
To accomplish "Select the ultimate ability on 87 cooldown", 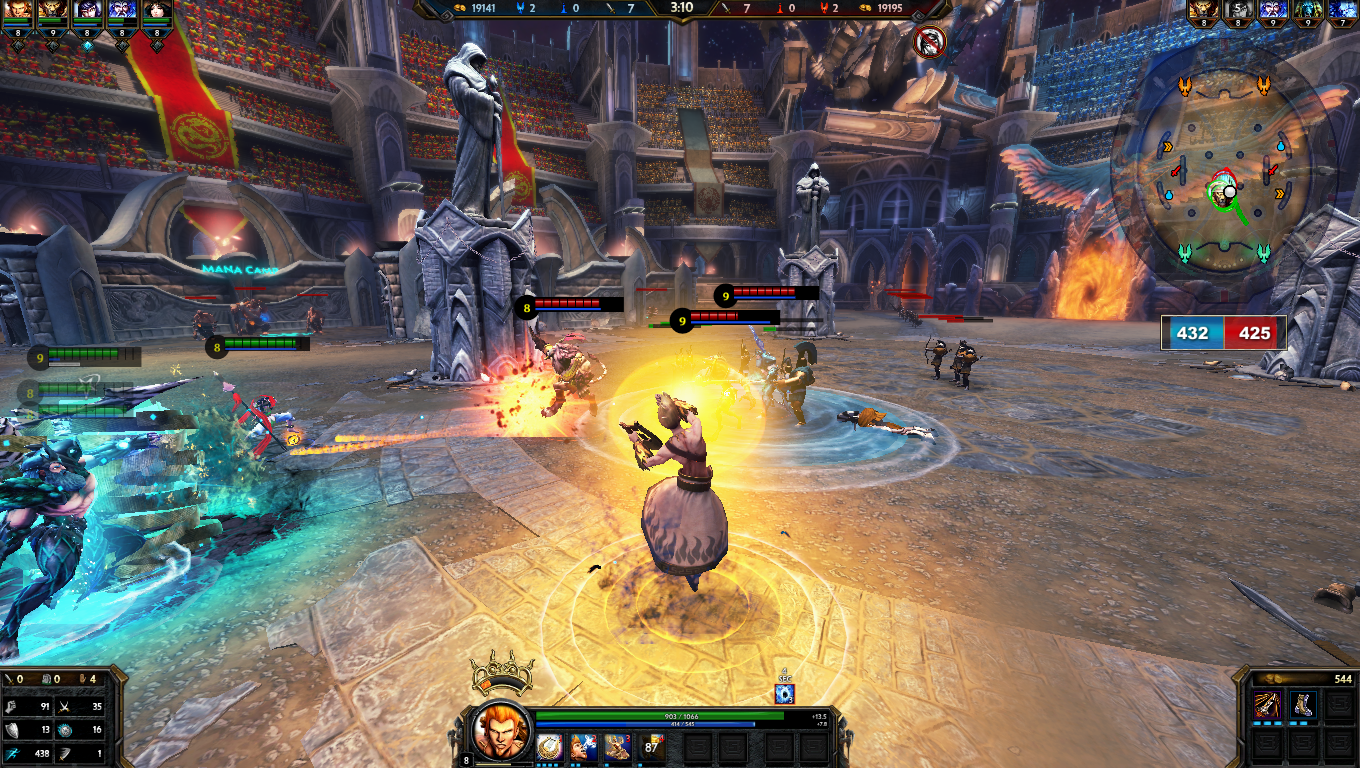I will pos(652,747).
